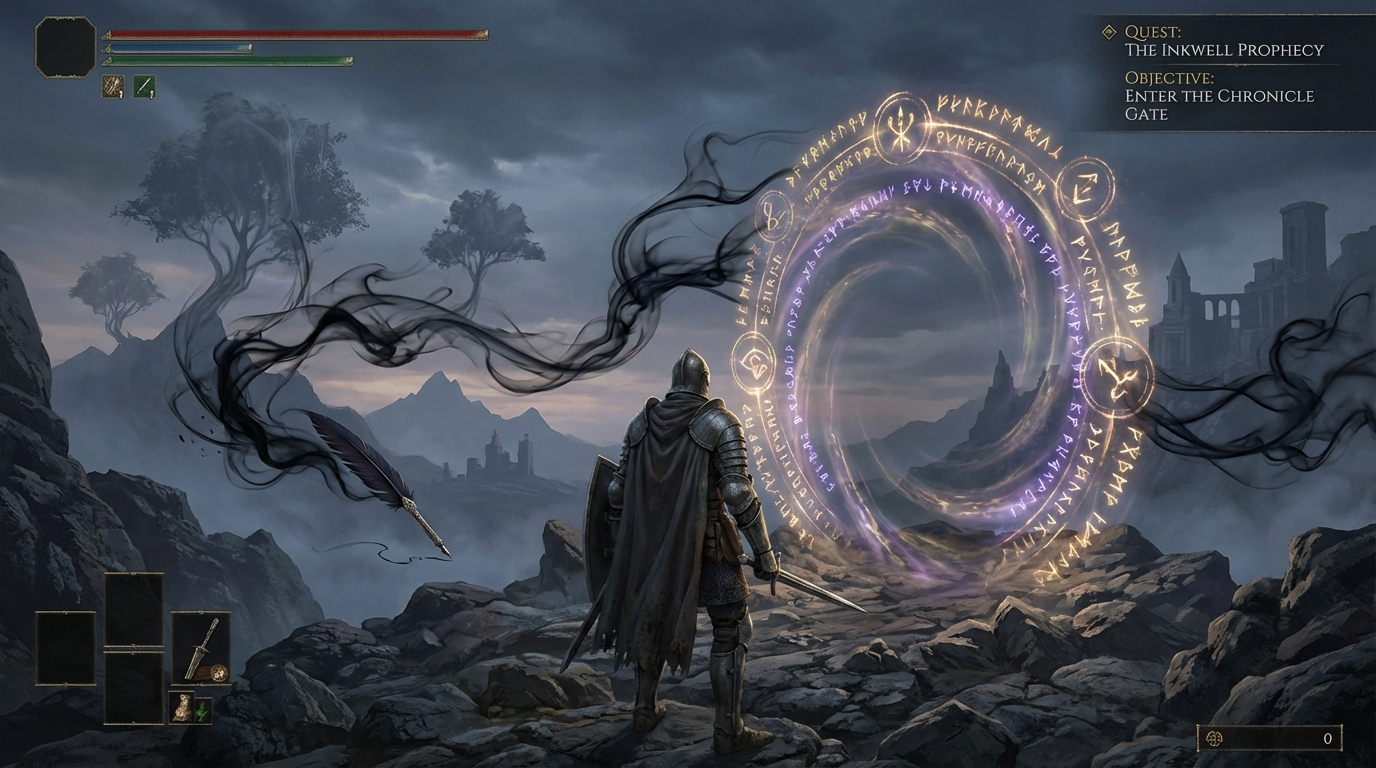Image resolution: width=1376 pixels, height=768 pixels.
Task: Open the octagonal character portrait frame
Action: coord(66,46)
